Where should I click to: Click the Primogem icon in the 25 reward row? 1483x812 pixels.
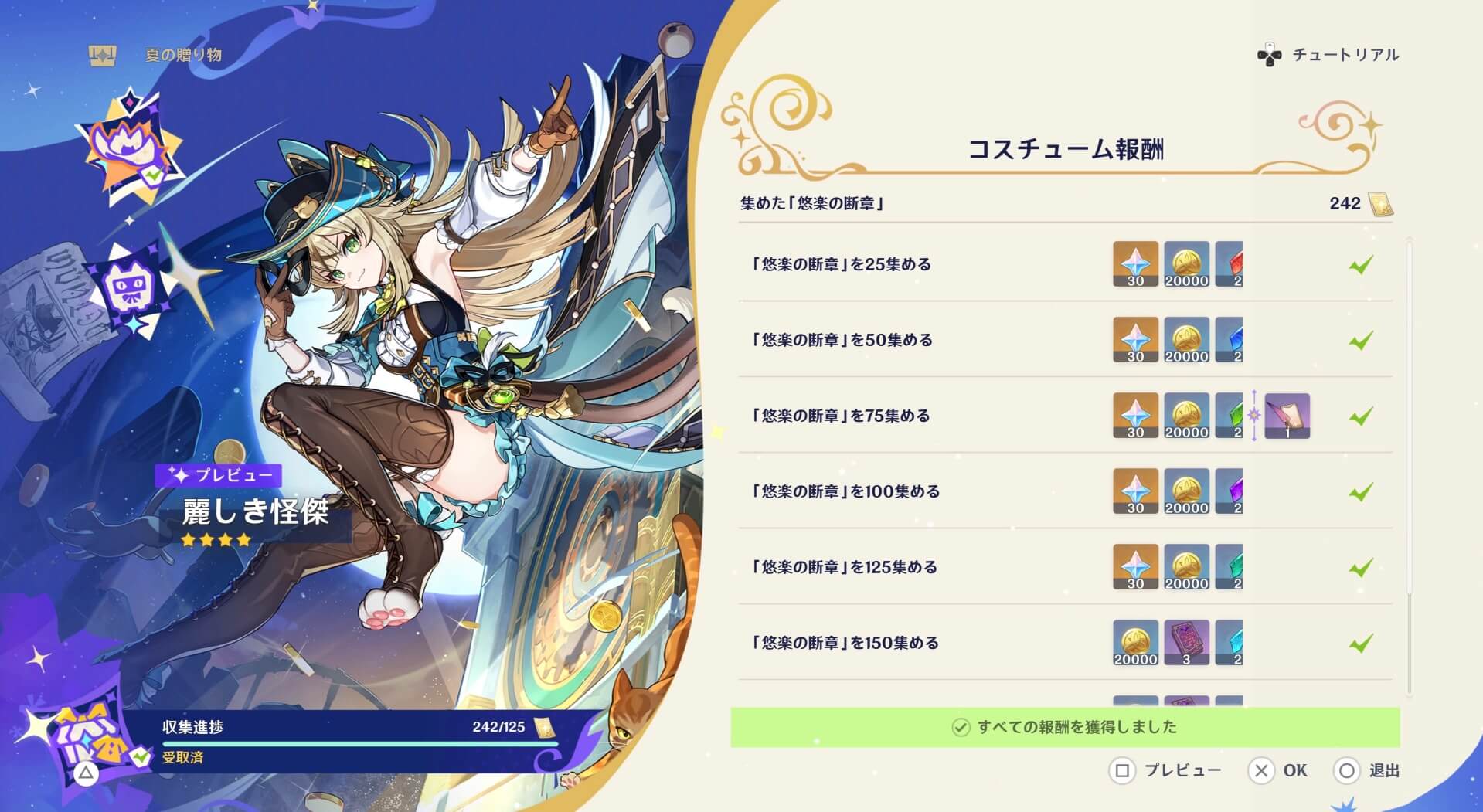pos(1135,263)
